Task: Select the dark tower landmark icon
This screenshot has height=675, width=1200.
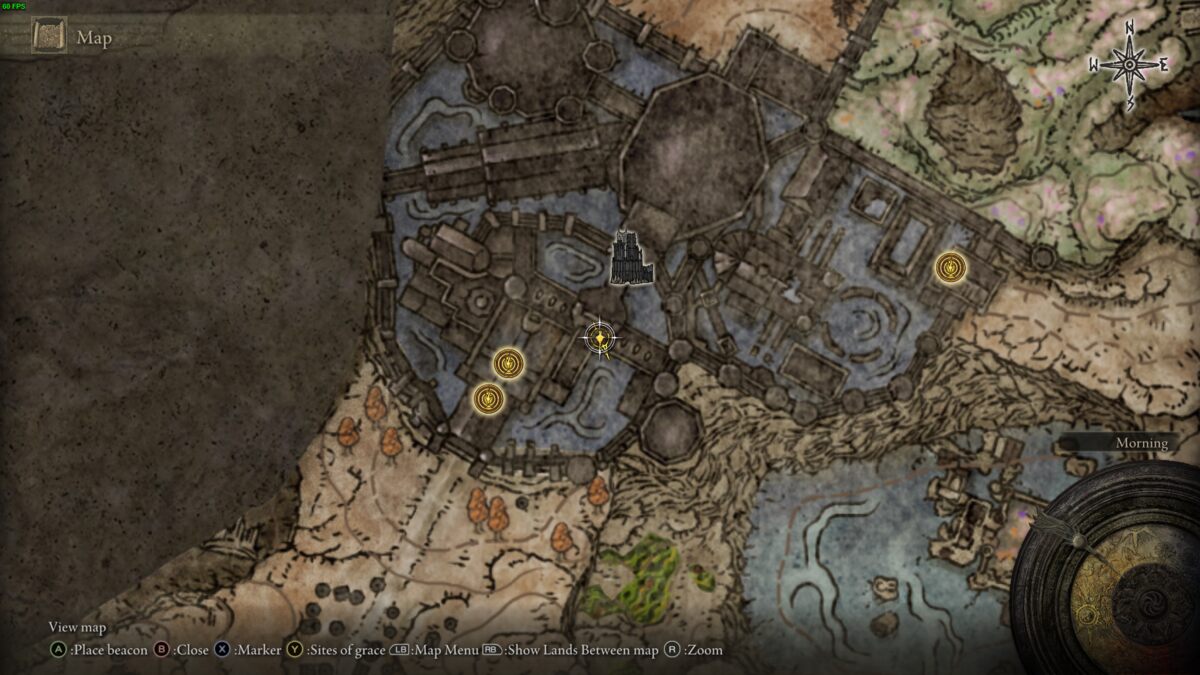Action: point(632,258)
